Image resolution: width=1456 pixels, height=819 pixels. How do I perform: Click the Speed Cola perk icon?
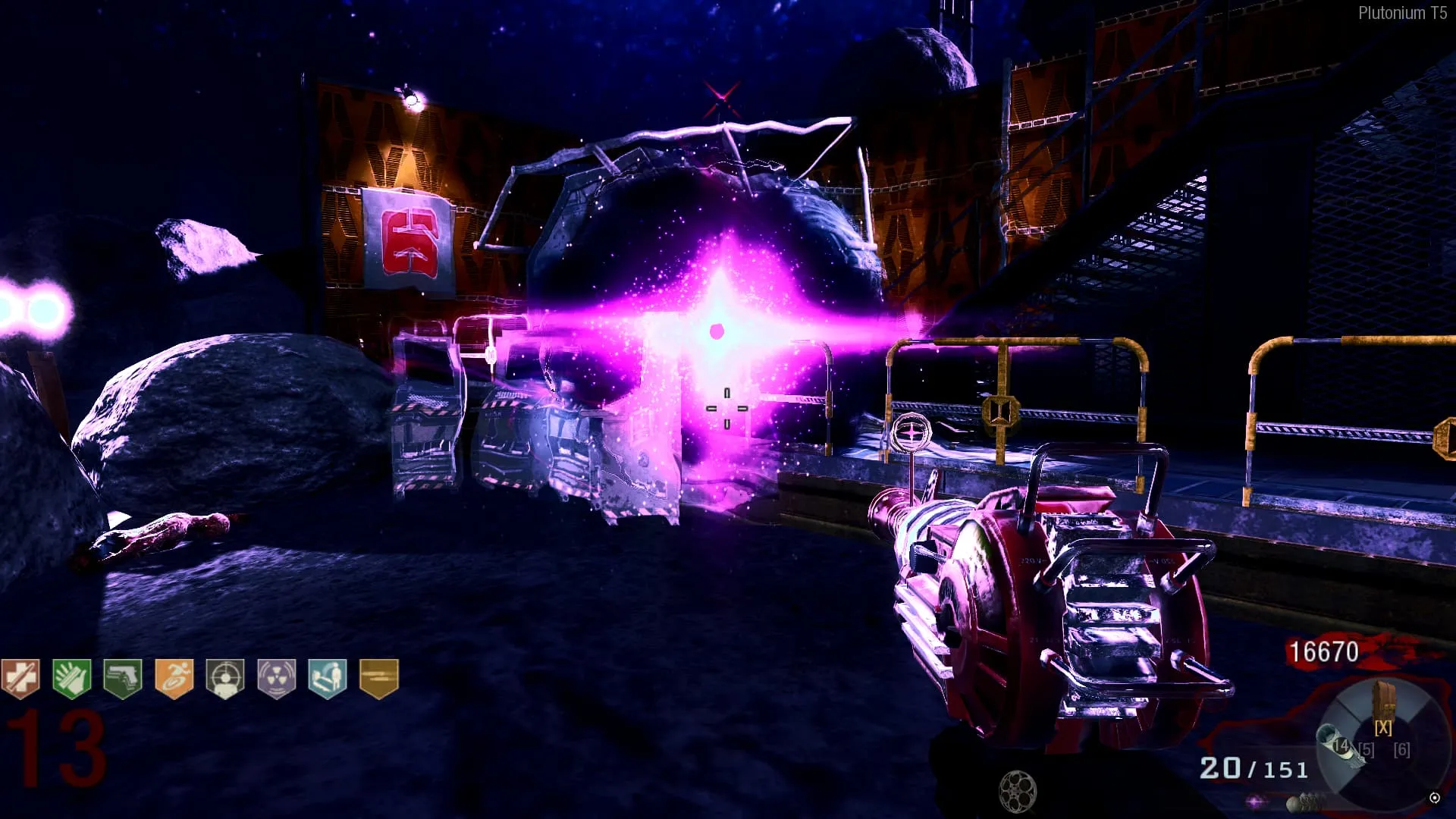click(x=72, y=677)
